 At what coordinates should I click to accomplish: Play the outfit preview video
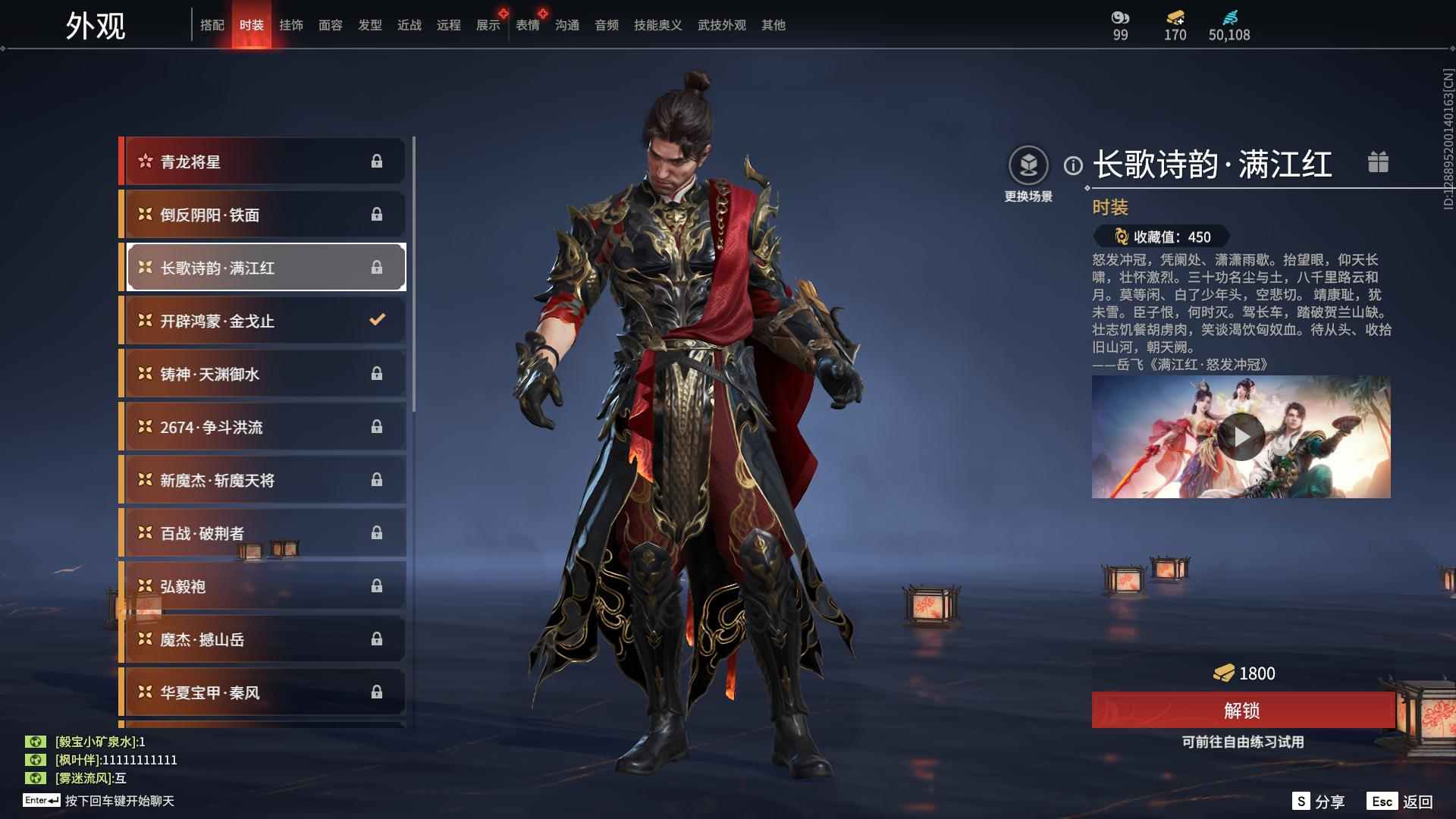tap(1243, 436)
